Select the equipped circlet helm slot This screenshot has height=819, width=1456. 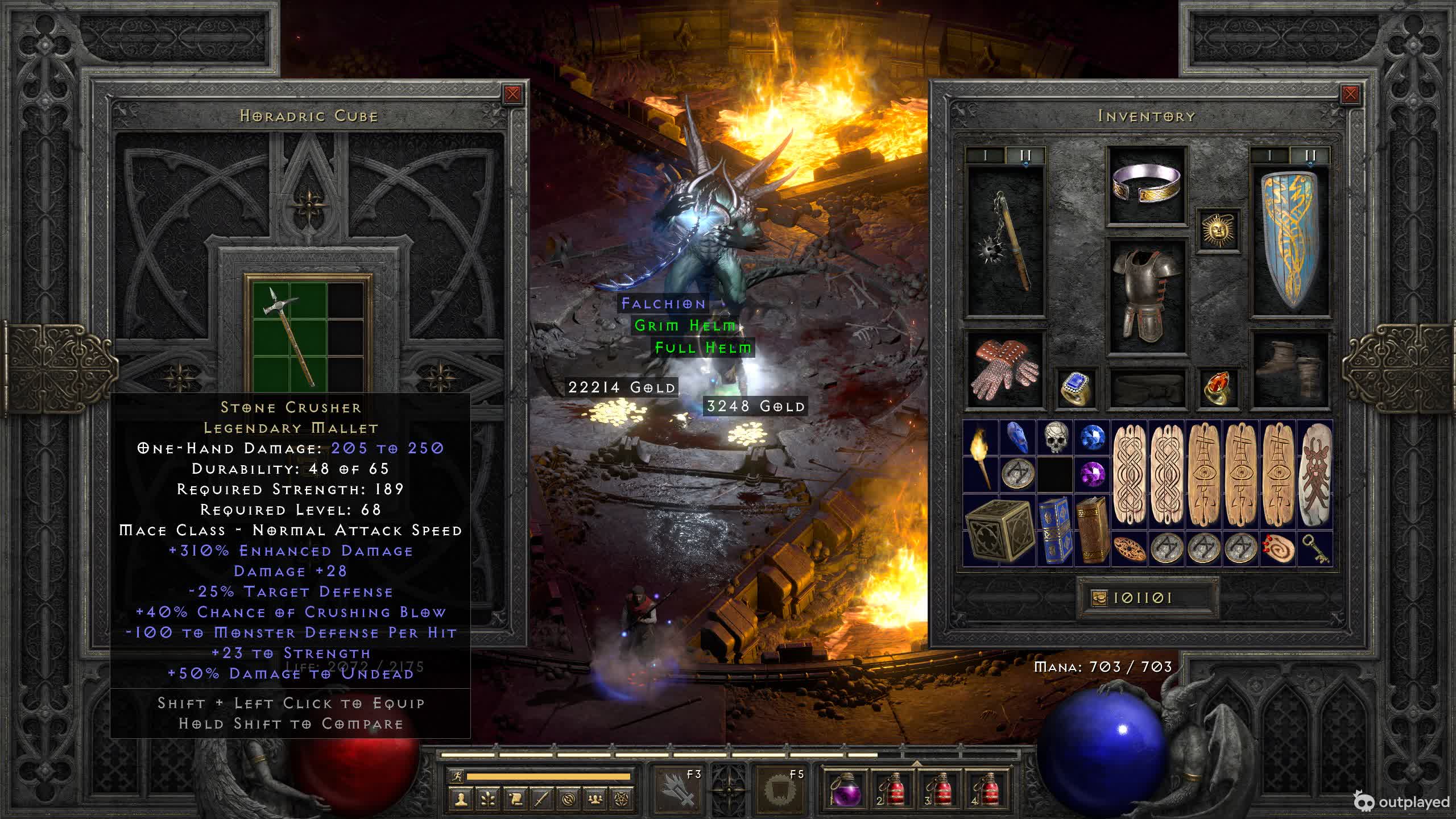pyautogui.click(x=1147, y=185)
